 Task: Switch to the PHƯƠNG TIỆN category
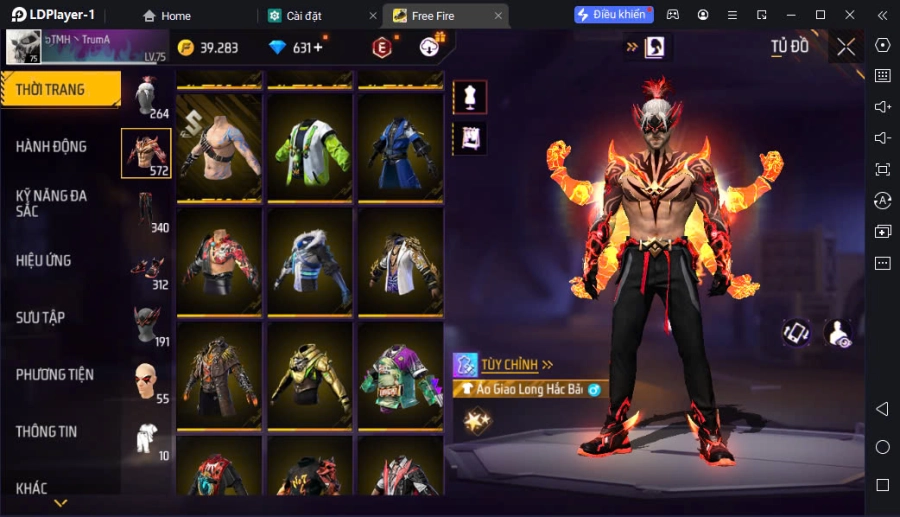(x=55, y=375)
